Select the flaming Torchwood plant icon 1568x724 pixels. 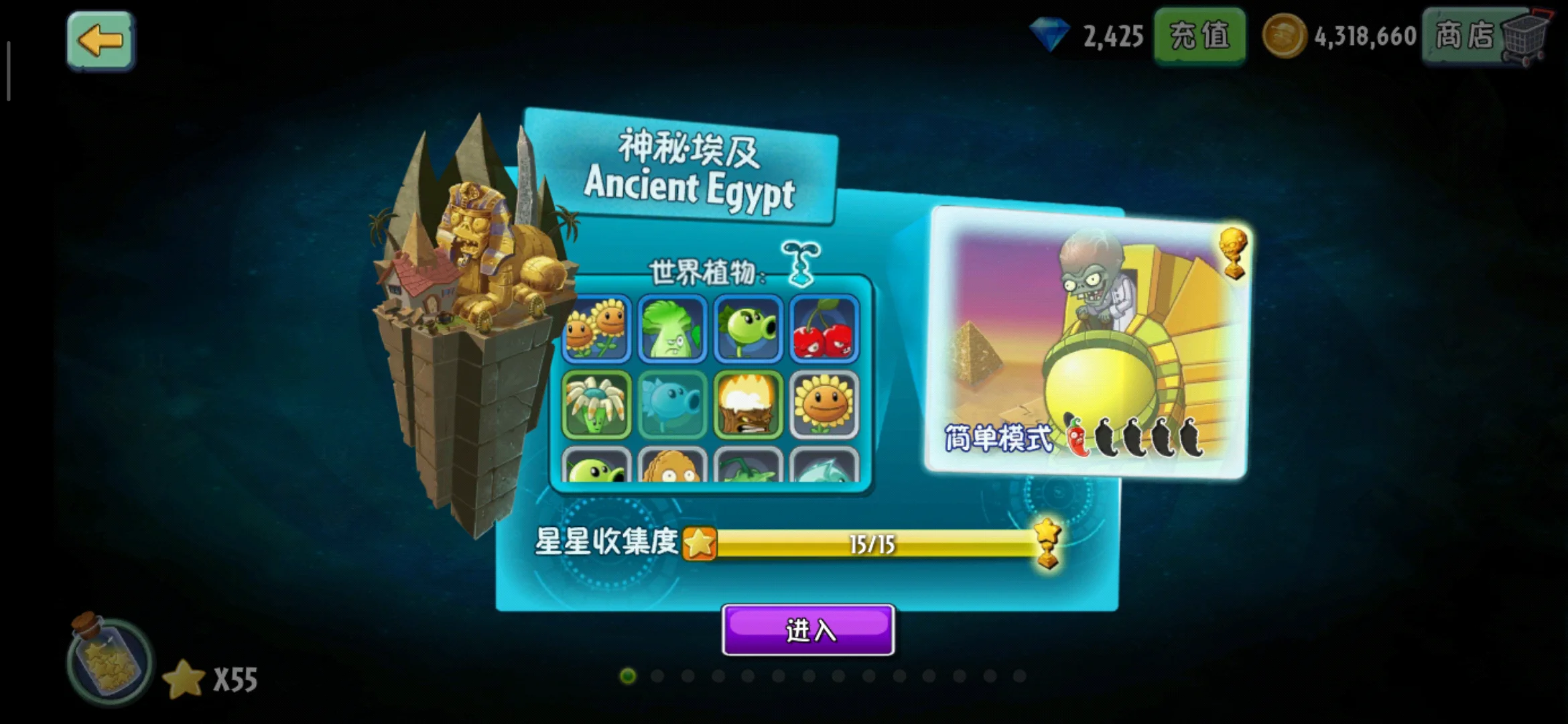tap(748, 405)
